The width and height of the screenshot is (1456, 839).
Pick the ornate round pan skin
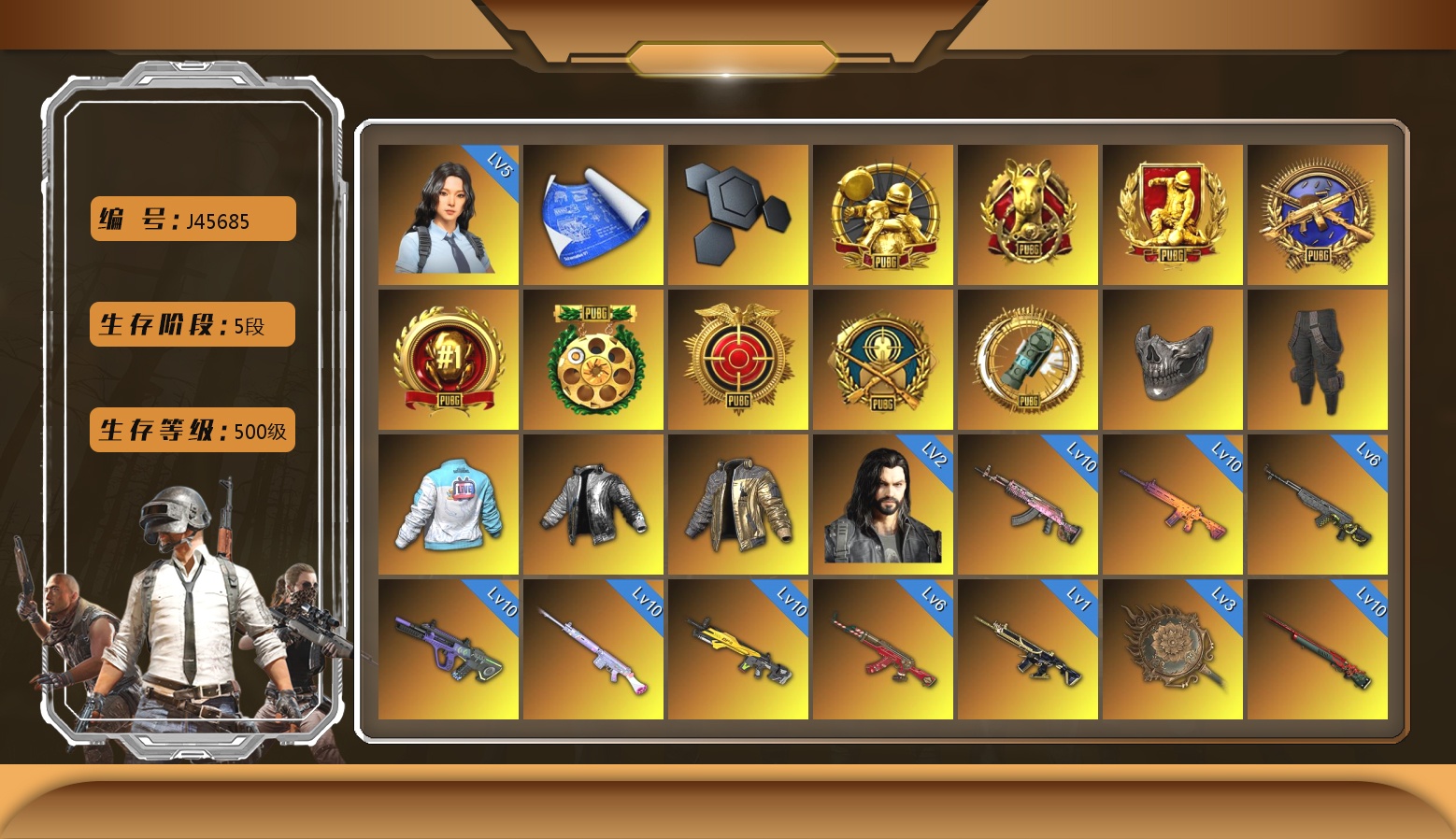point(1172,649)
